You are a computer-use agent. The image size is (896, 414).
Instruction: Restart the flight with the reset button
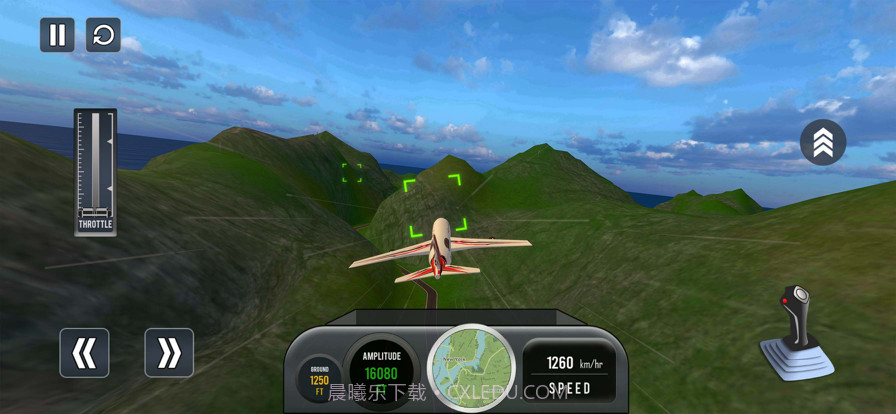tap(103, 35)
